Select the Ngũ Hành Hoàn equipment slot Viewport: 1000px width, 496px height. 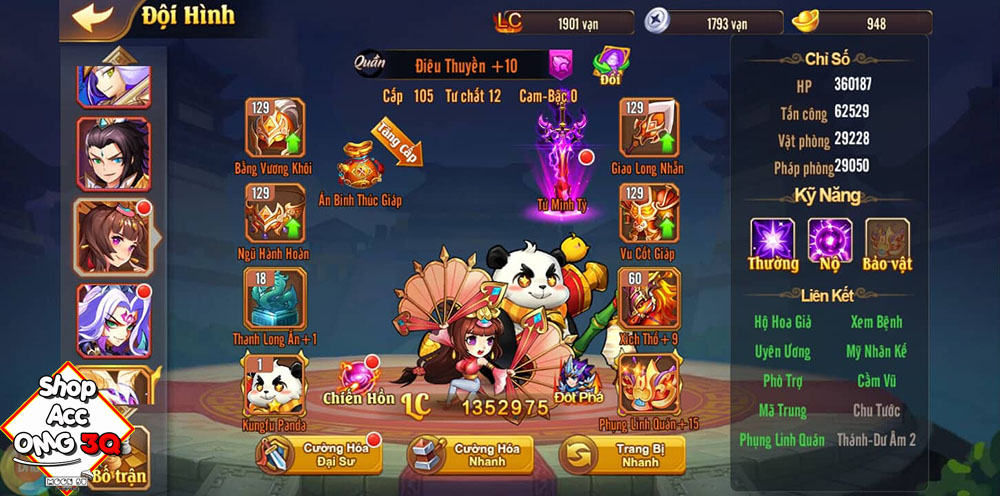click(274, 212)
